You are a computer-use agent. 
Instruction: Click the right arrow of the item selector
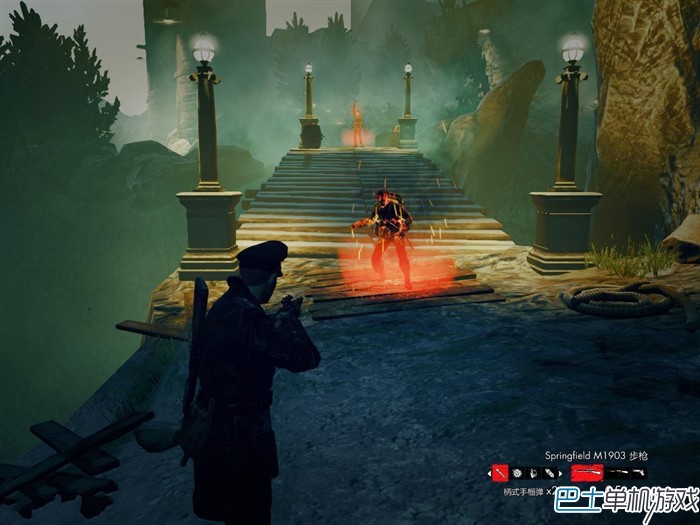[x=561, y=473]
